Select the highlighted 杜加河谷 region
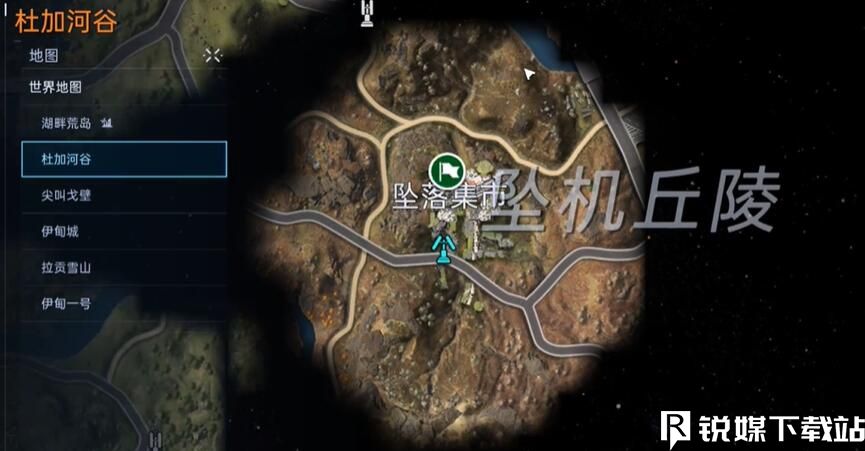This screenshot has height=451, width=865. pos(124,159)
